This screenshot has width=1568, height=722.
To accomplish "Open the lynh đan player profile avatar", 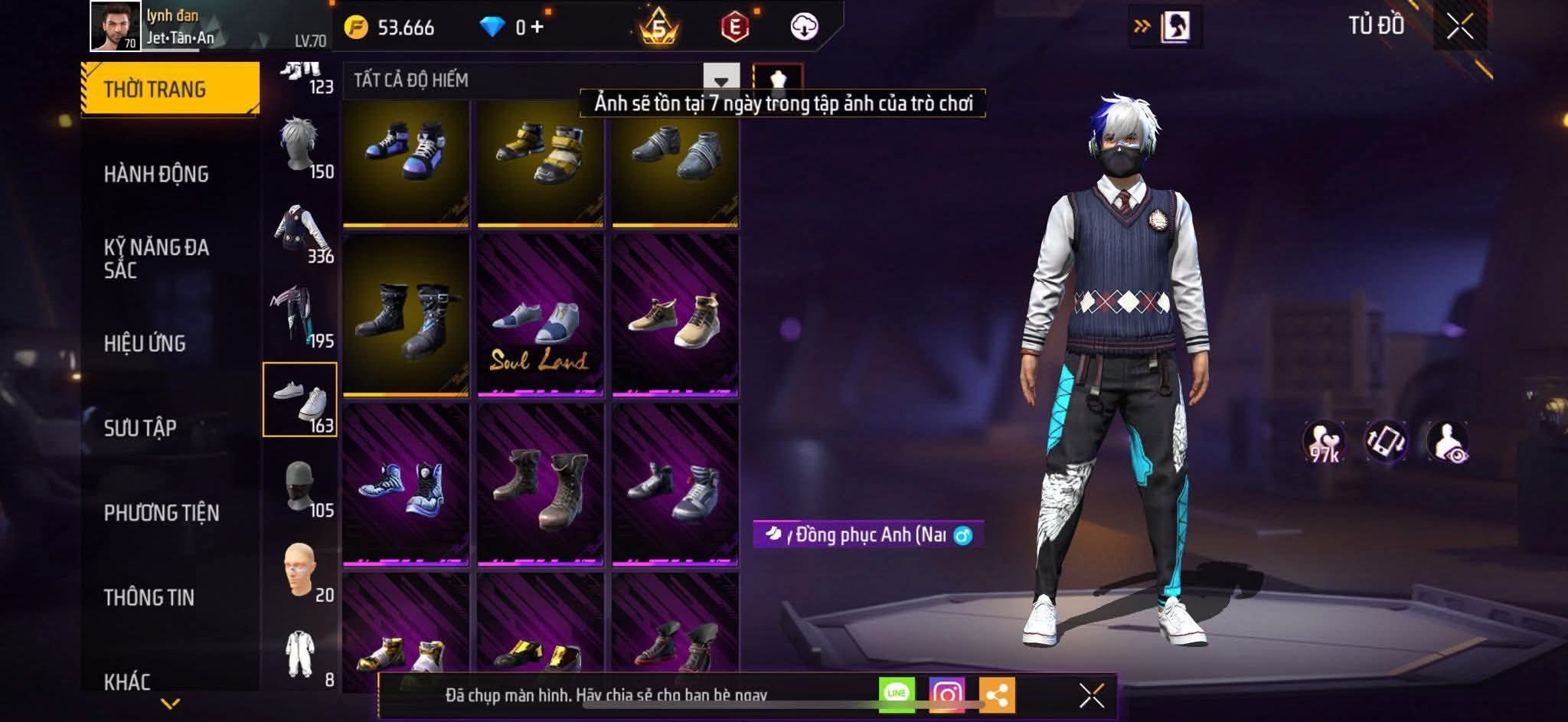I will 115,26.
